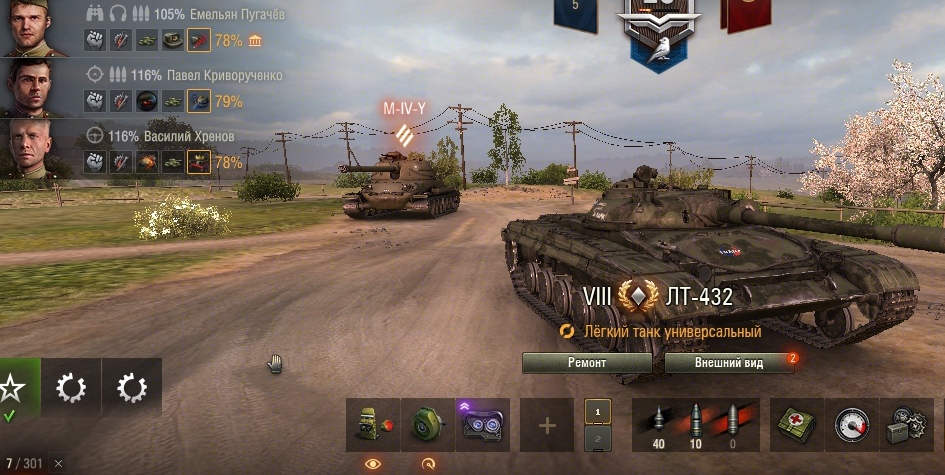This screenshot has width=945, height=475.
Task: Open the repair kit consumable with gears
Action: [x=905, y=425]
